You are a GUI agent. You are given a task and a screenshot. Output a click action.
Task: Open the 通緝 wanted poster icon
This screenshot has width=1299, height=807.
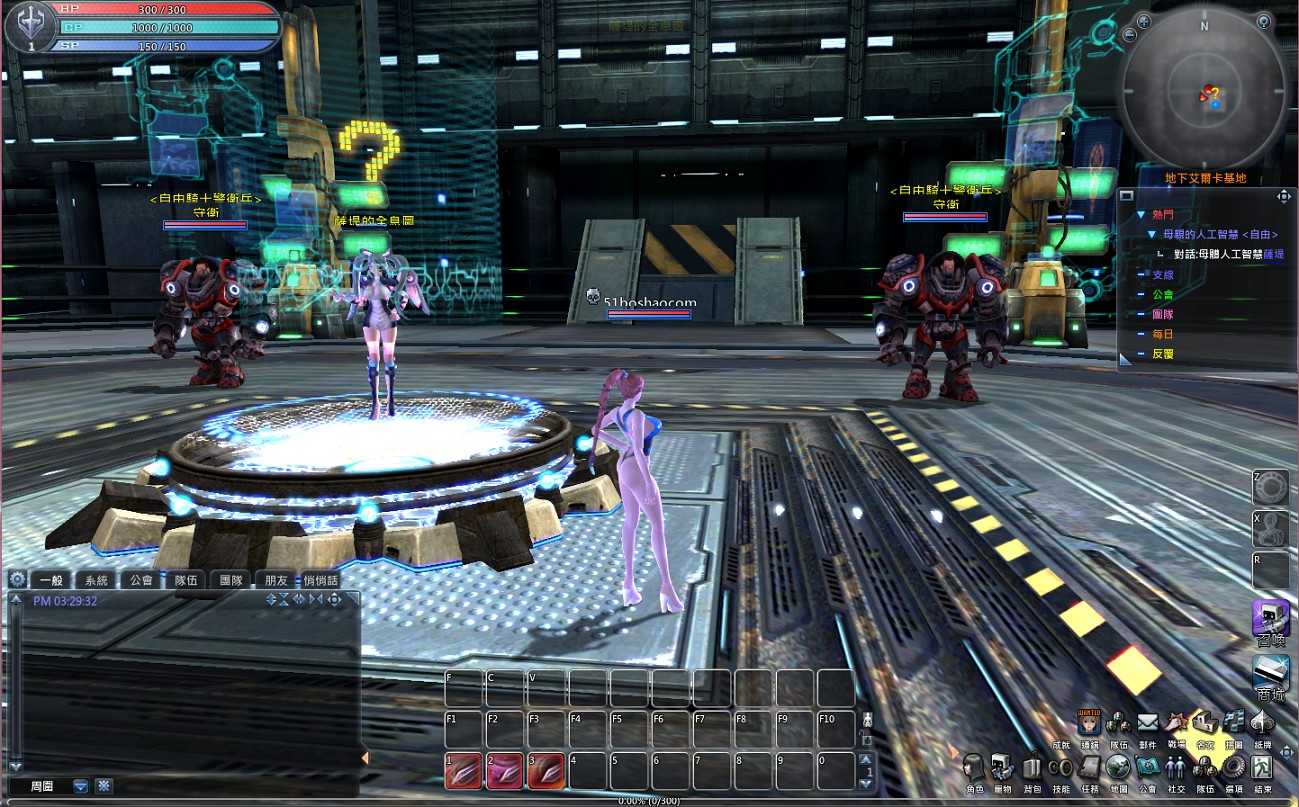[1089, 722]
